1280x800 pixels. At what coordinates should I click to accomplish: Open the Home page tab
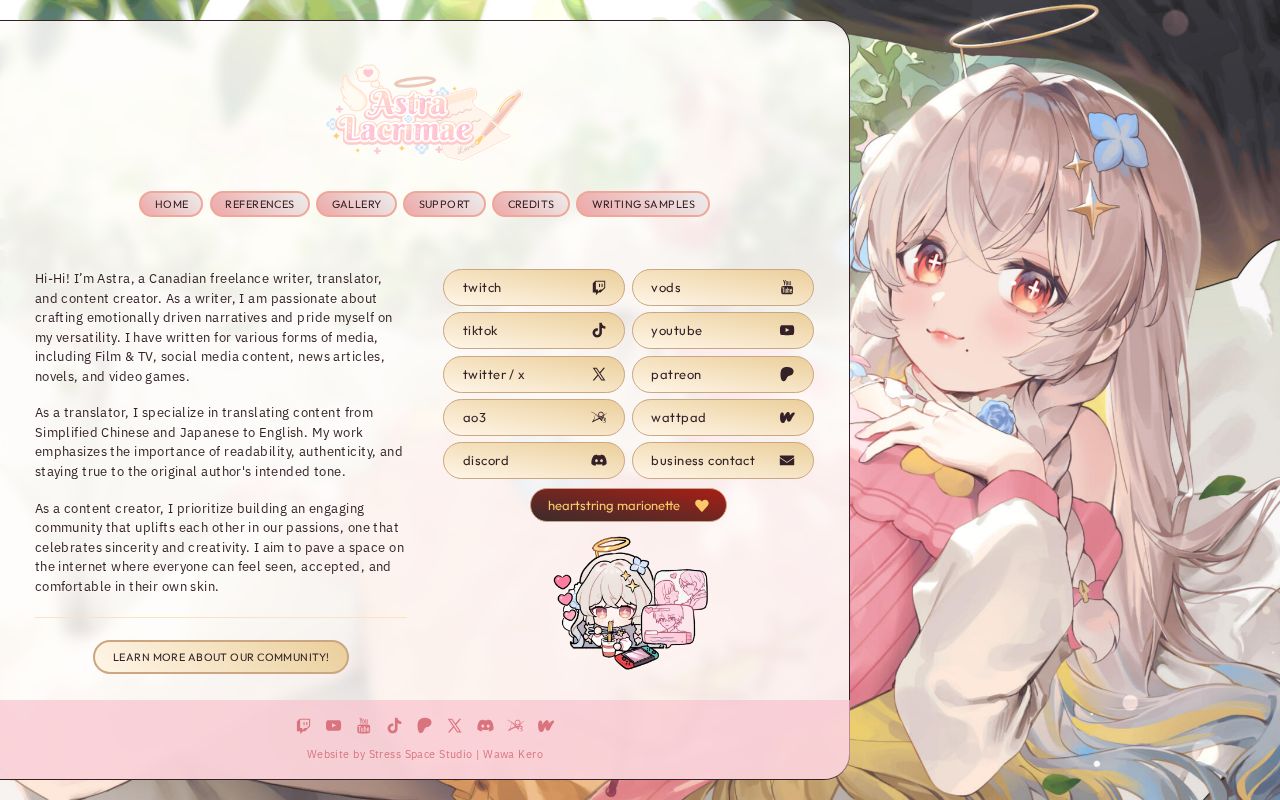point(171,204)
